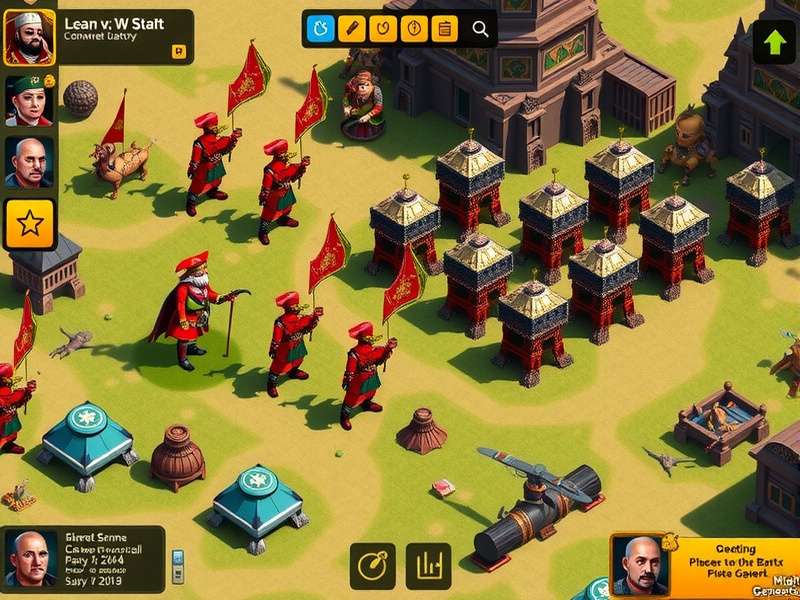The width and height of the screenshot is (800, 600).
Task: Select the bald man hero portrait
Action: (x=29, y=162)
